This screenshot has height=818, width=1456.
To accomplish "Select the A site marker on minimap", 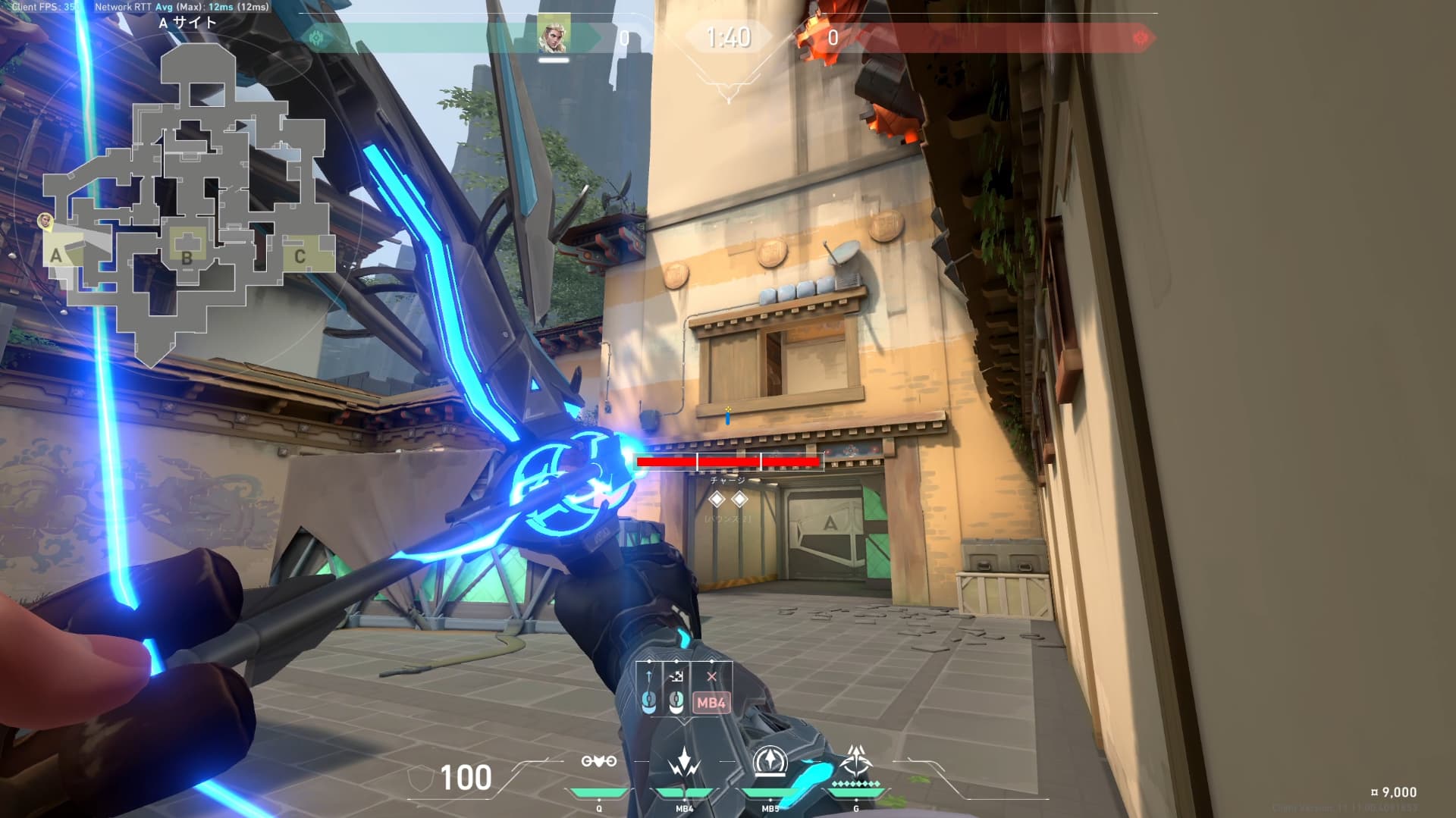I will coord(56,255).
